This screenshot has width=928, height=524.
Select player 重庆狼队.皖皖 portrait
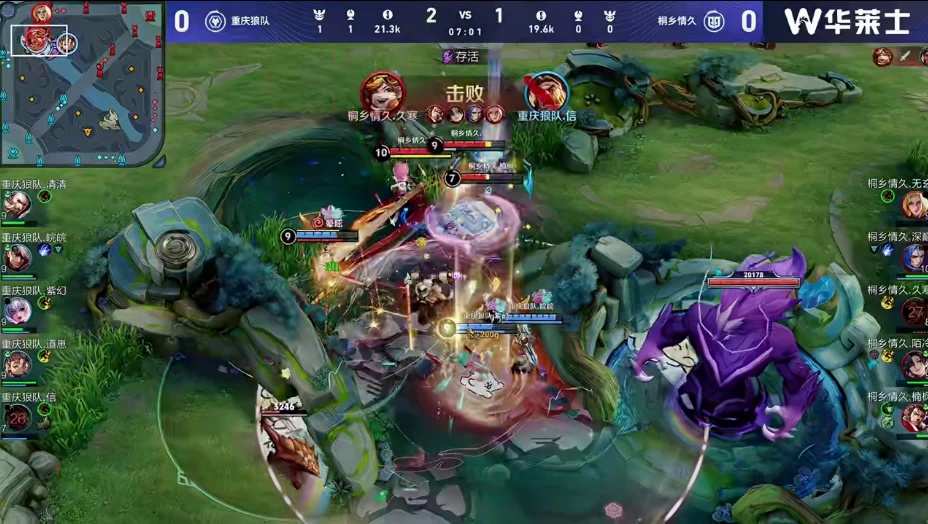(15, 258)
